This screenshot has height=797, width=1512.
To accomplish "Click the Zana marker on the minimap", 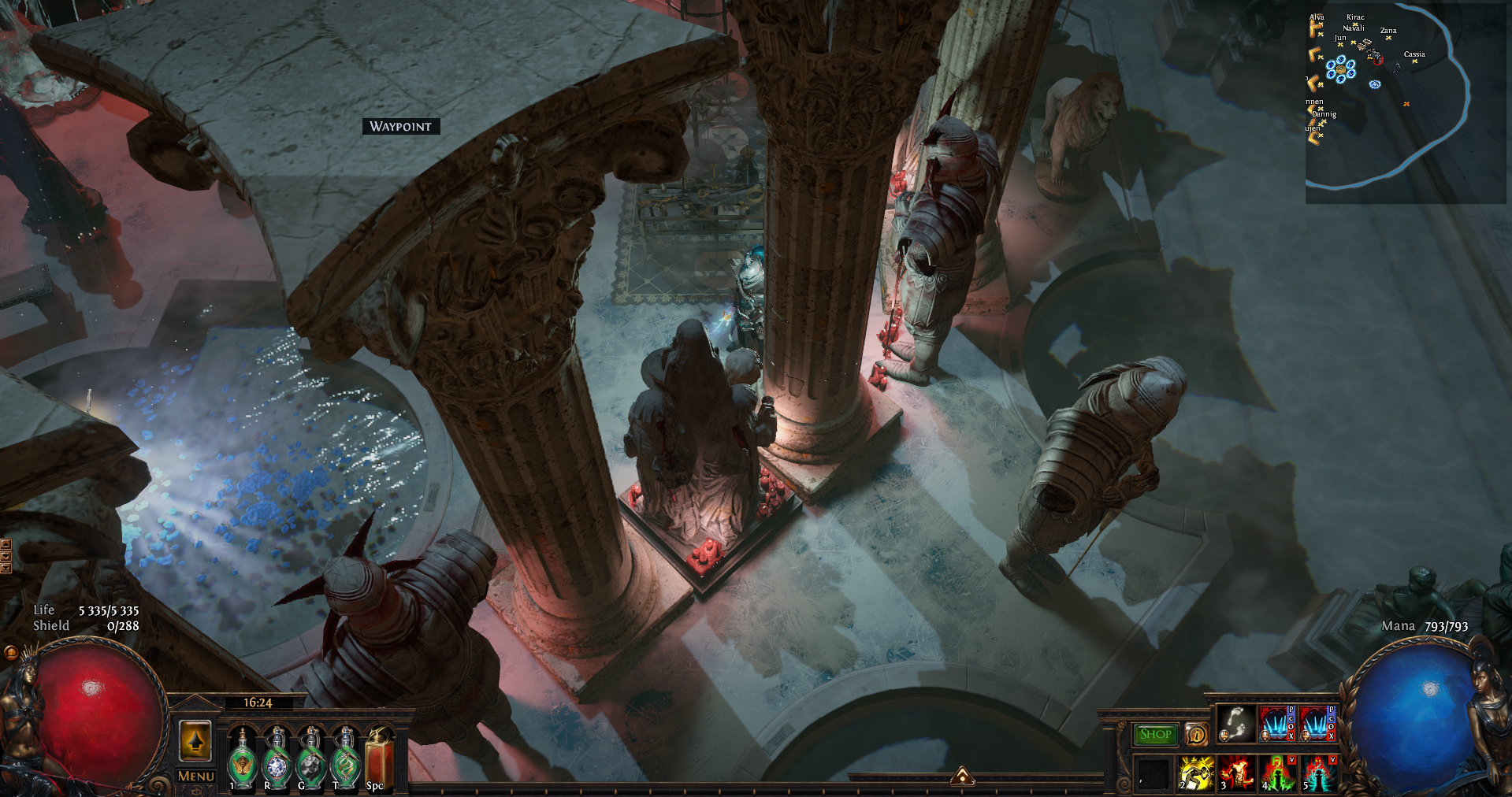I will click(1388, 38).
